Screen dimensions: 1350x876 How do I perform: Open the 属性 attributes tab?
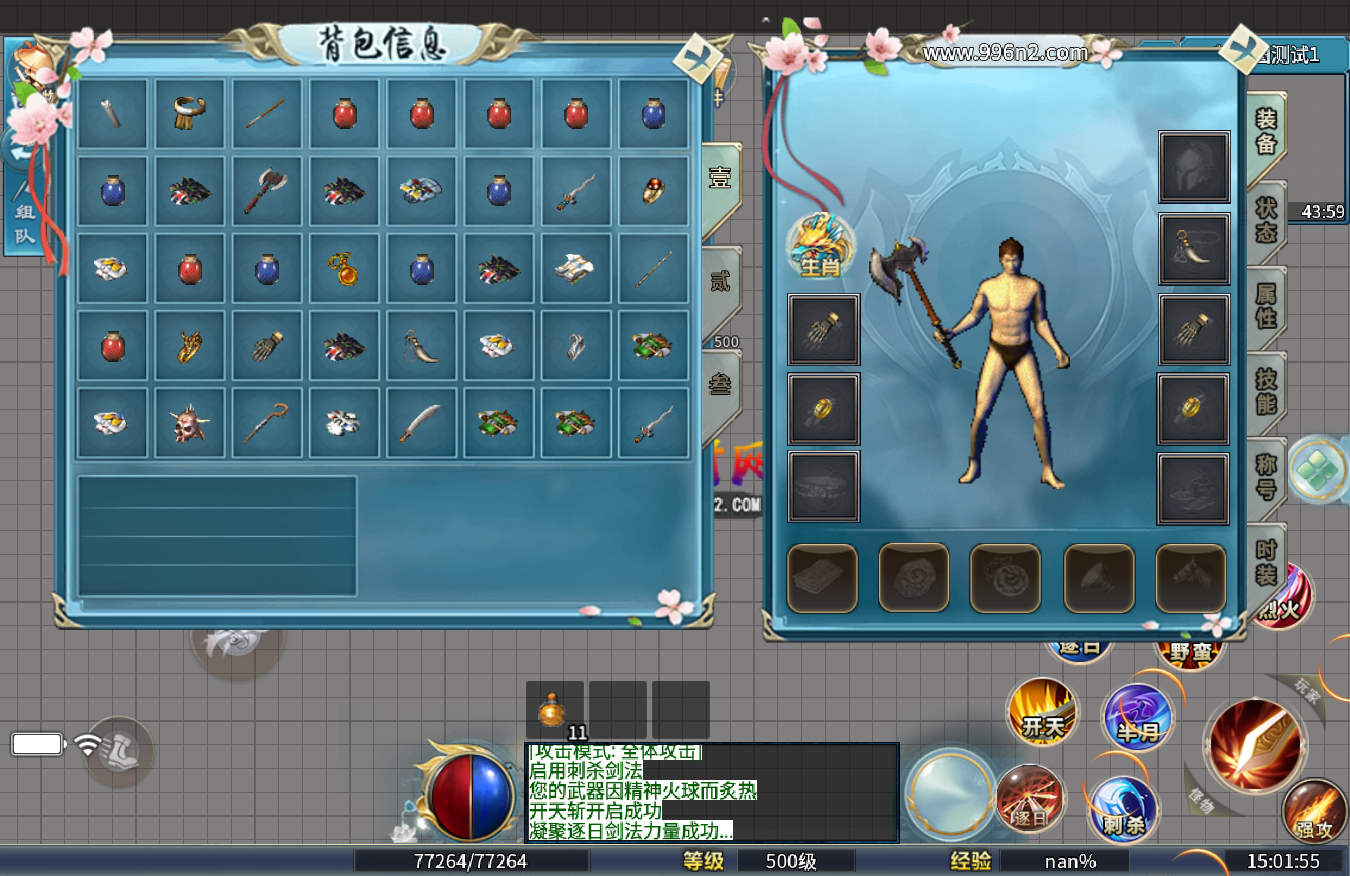pyautogui.click(x=1266, y=304)
